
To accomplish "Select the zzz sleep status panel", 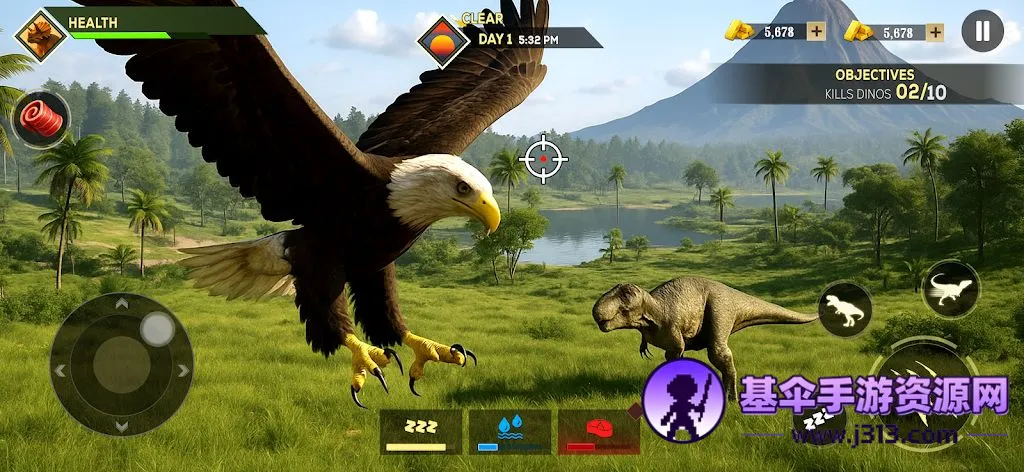I will (420, 432).
